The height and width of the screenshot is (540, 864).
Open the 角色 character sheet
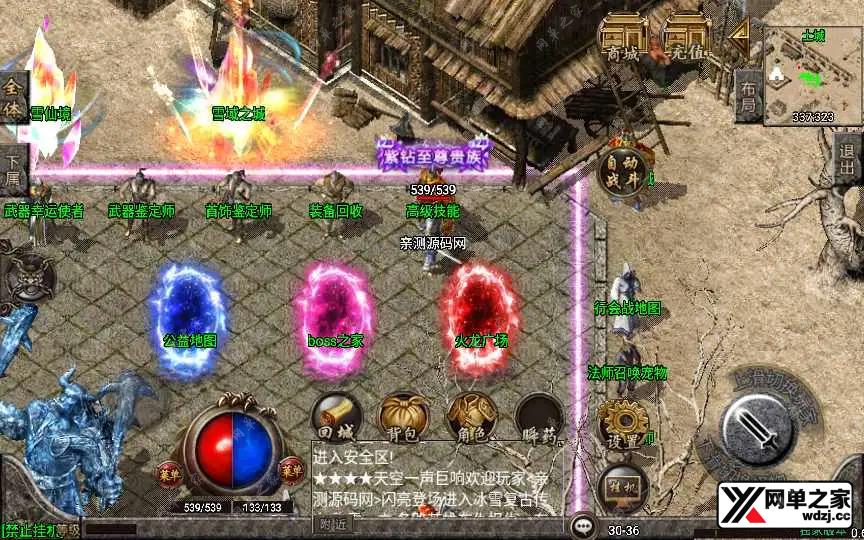pos(471,416)
